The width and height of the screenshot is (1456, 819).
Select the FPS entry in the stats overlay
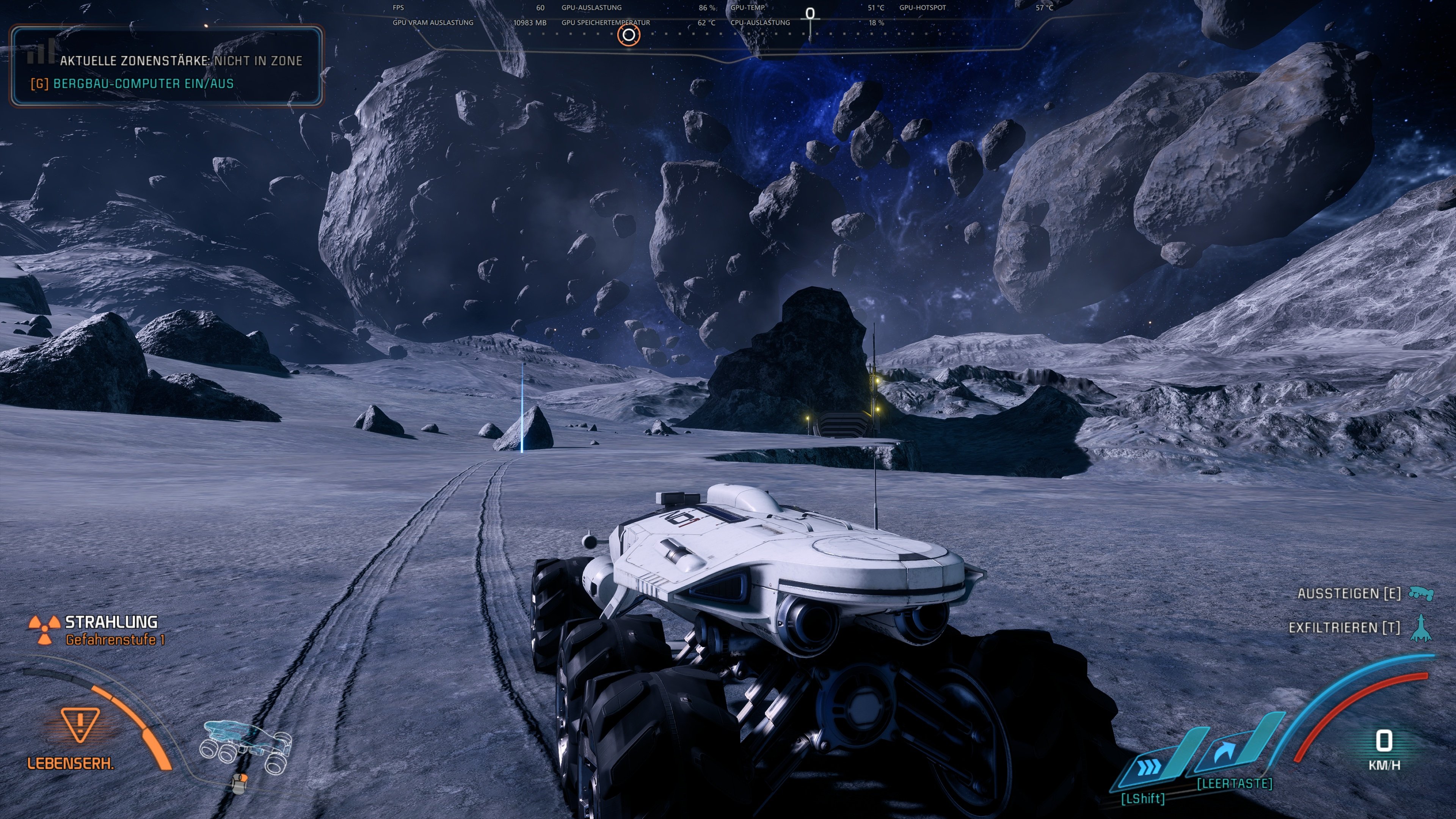[398, 8]
